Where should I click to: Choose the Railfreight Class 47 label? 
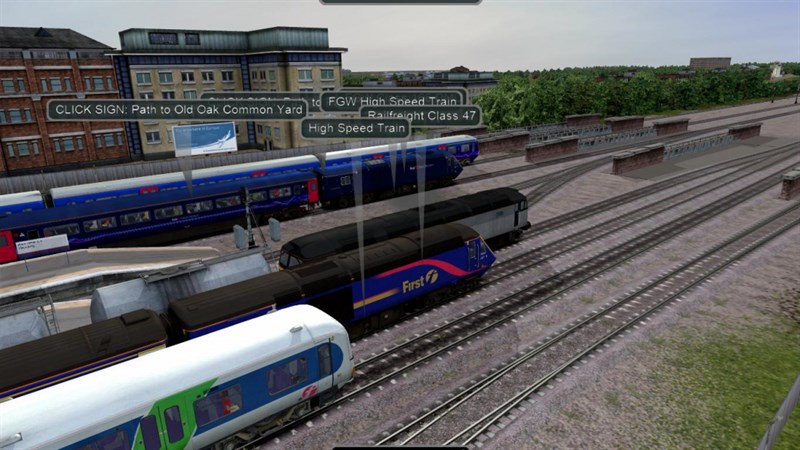click(x=420, y=116)
